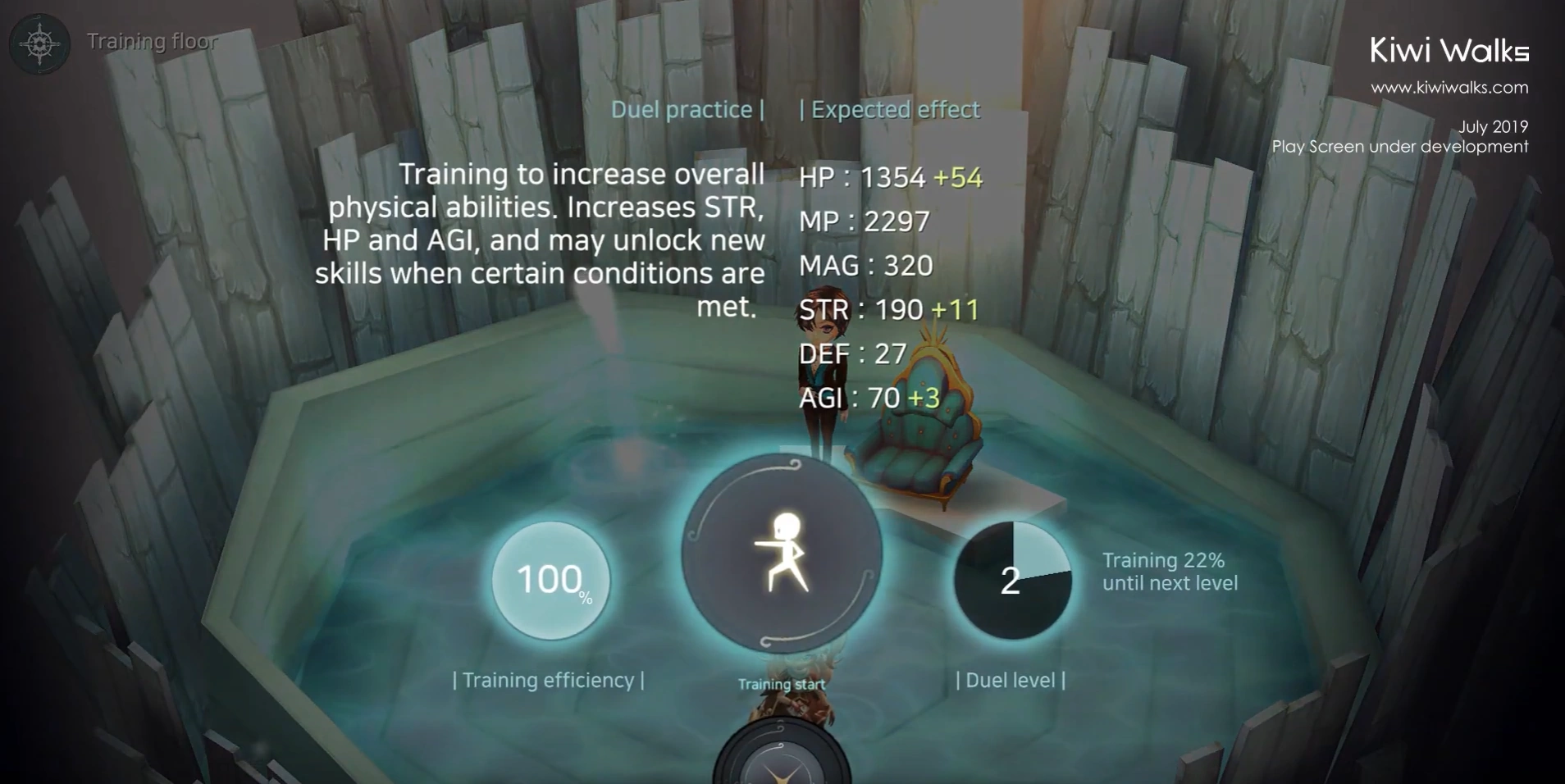The height and width of the screenshot is (784, 1565).
Task: Expand the AGI stat showing +3 bonus
Action: tap(869, 398)
